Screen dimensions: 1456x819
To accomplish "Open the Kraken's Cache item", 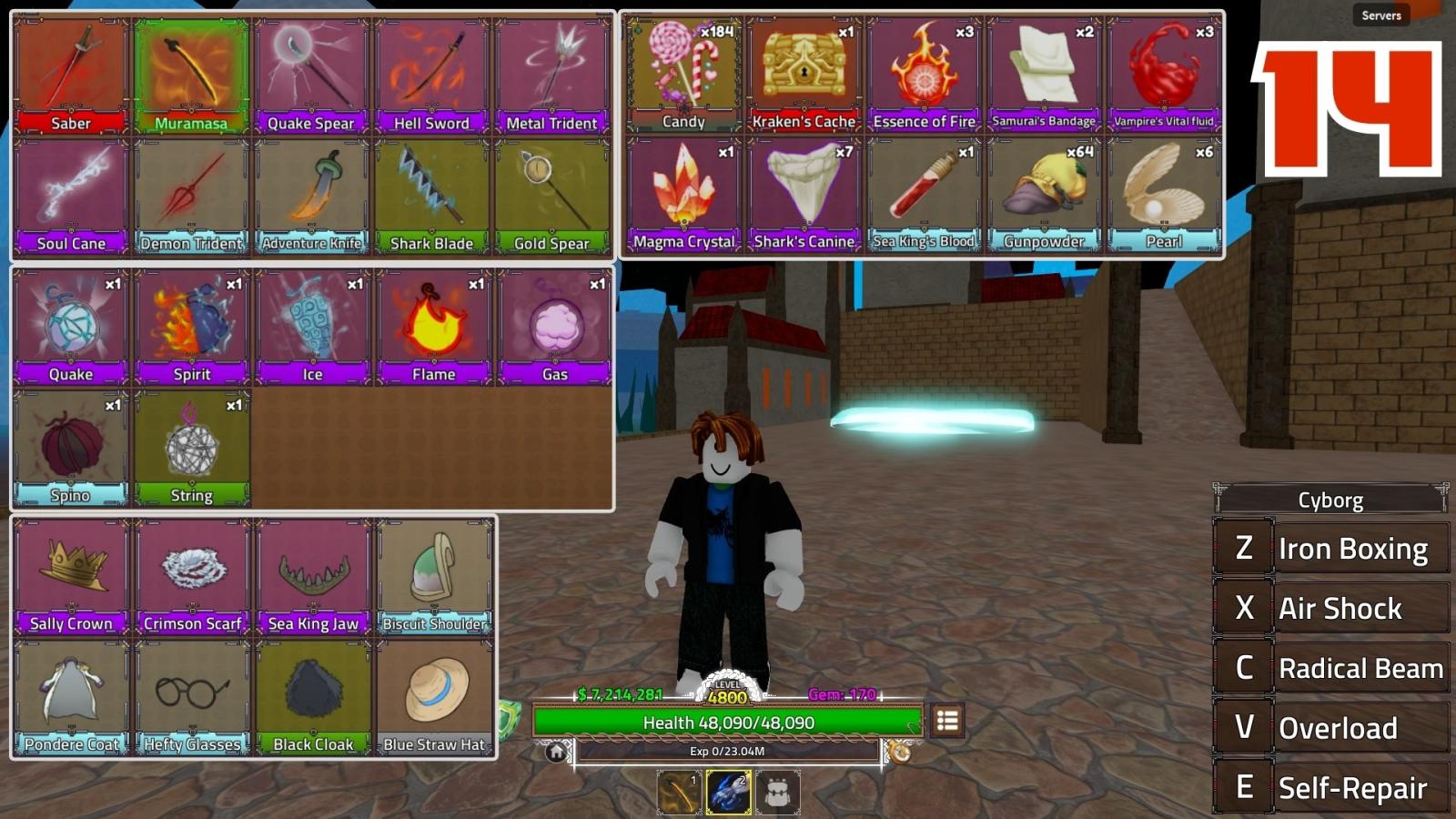I will 804,75.
